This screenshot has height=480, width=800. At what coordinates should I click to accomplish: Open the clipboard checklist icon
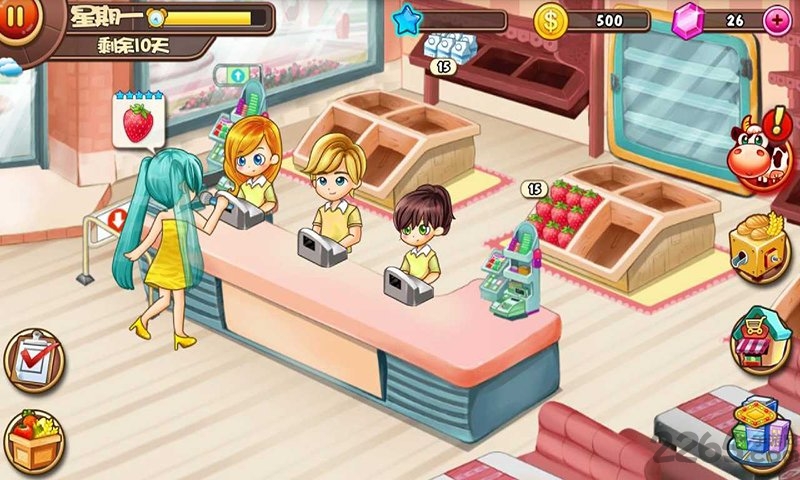(x=33, y=360)
